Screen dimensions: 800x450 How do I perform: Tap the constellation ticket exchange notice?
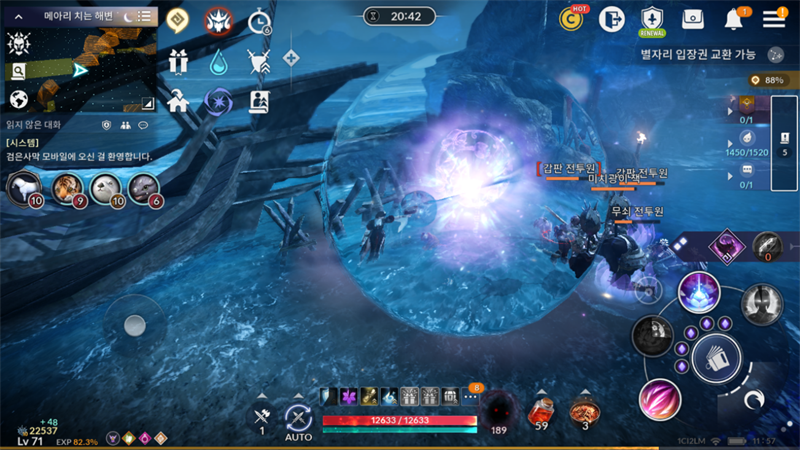[x=700, y=54]
